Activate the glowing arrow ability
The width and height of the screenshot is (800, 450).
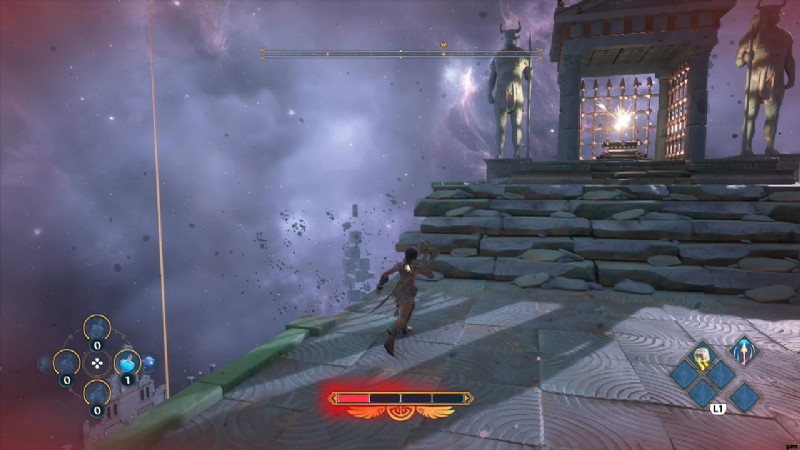742,351
